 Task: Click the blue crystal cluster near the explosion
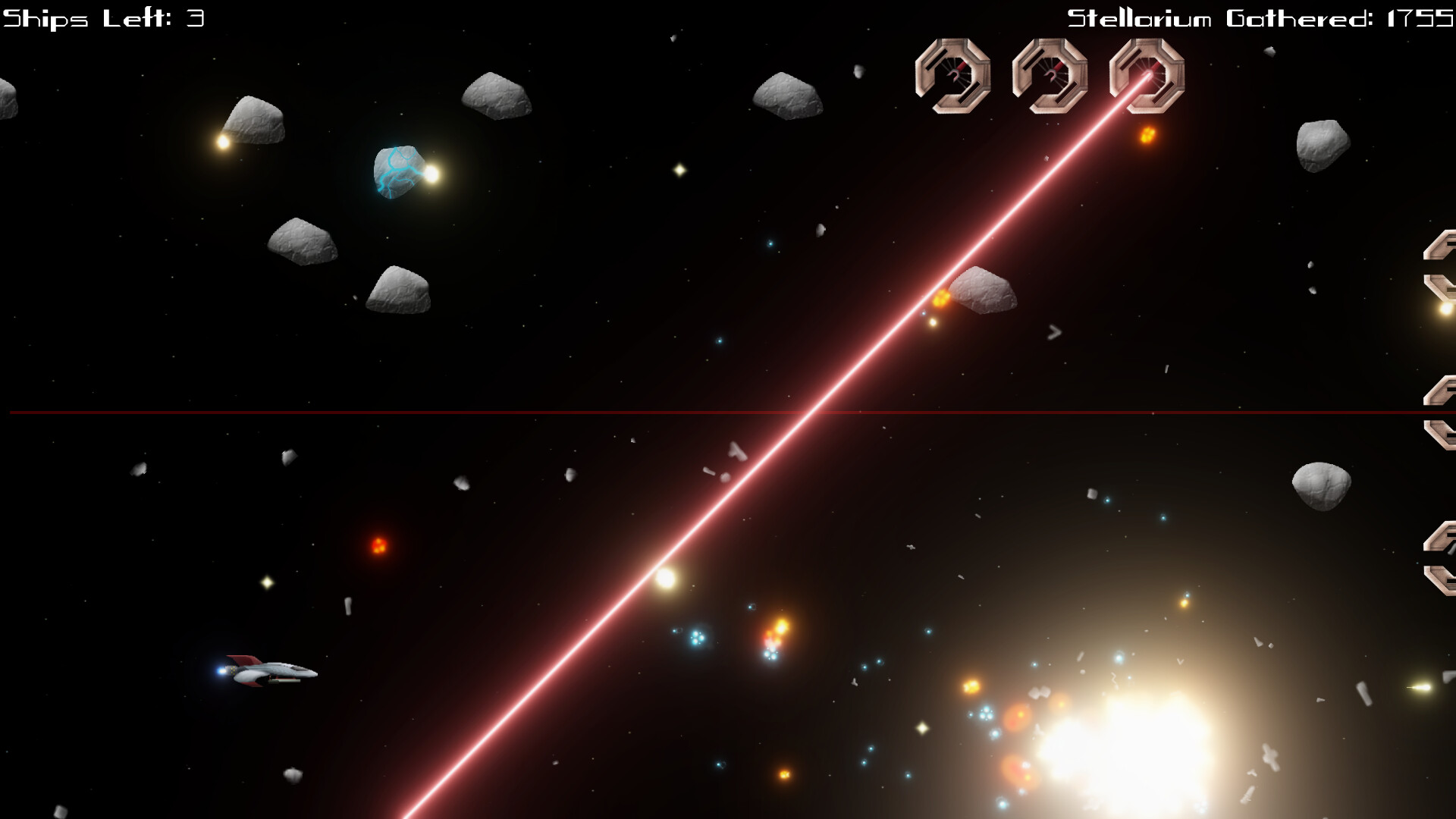tap(696, 637)
